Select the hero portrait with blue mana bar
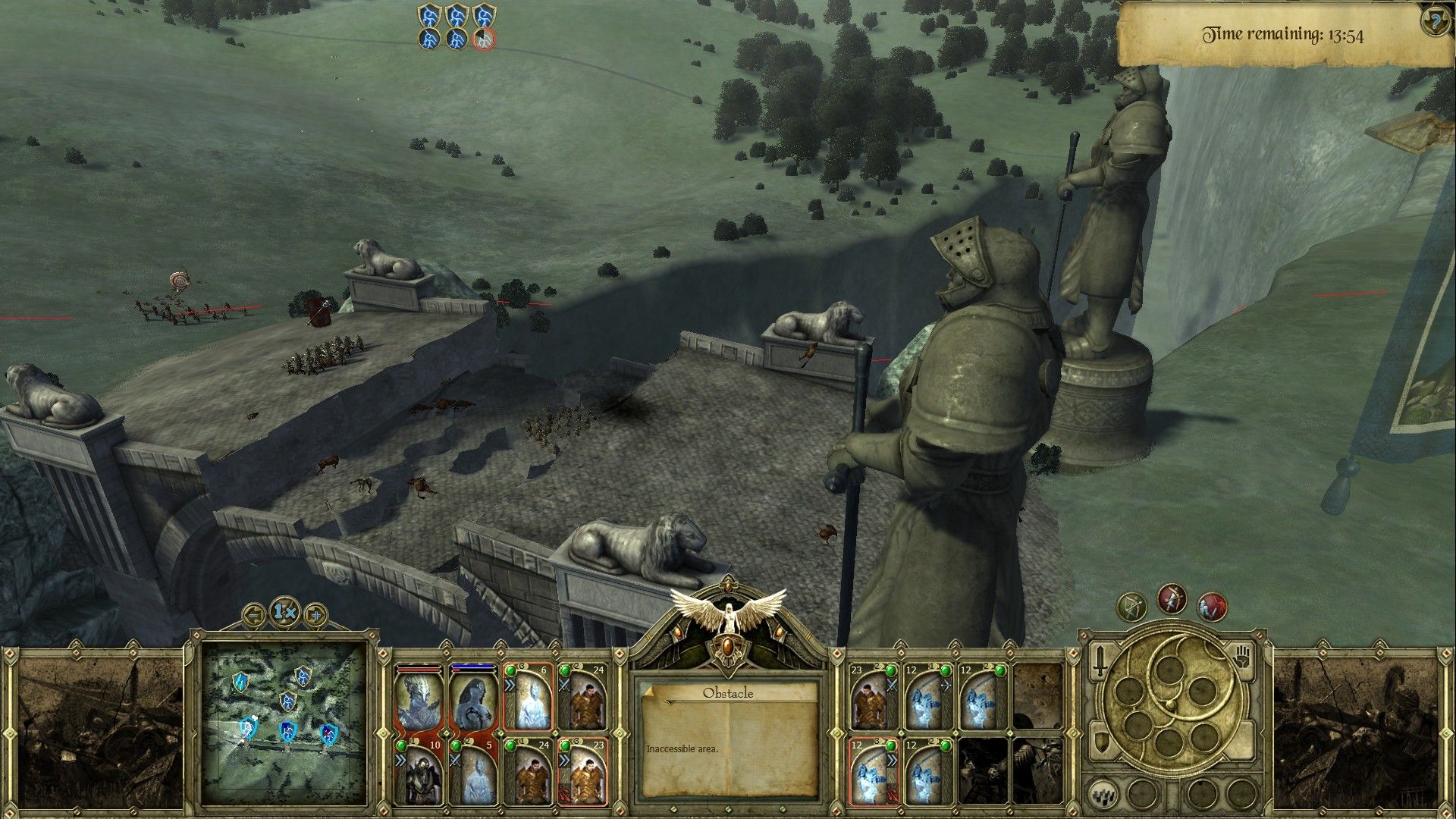 [x=473, y=700]
